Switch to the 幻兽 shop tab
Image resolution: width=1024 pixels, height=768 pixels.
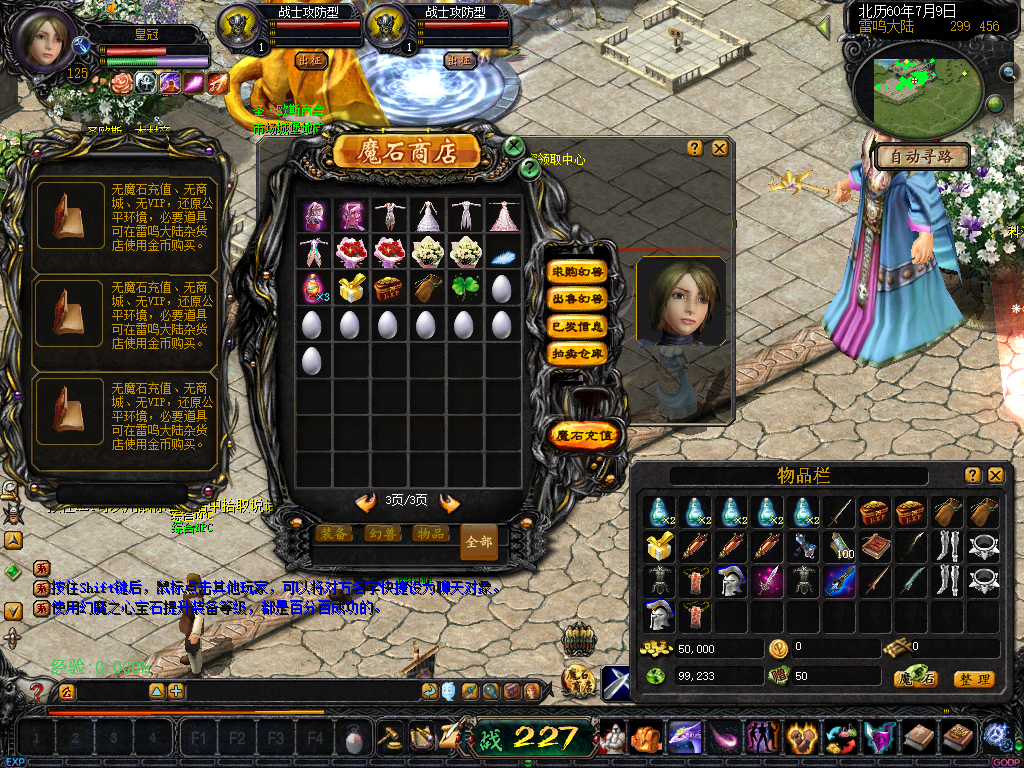point(382,533)
